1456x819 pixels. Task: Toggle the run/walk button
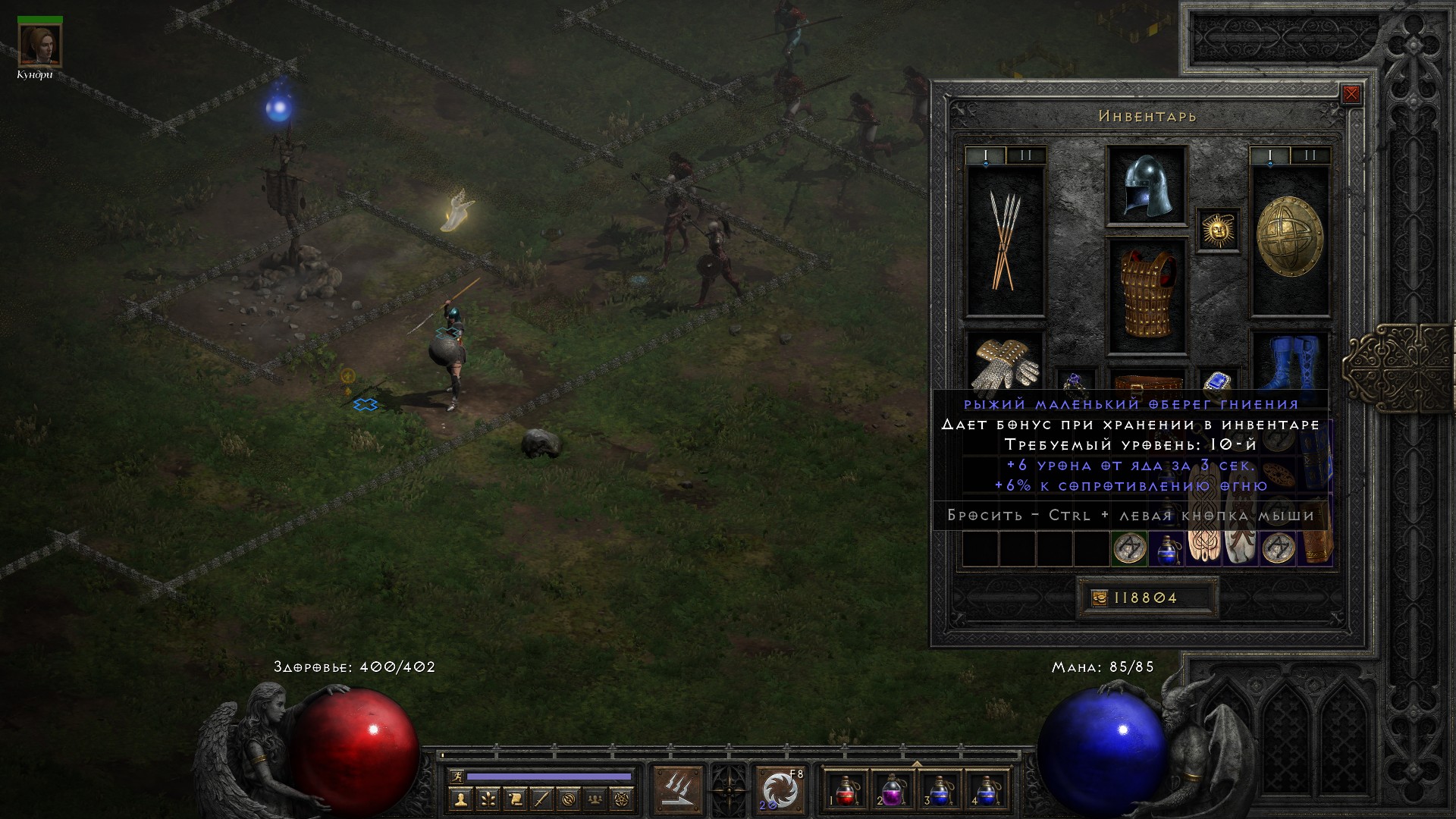[457, 777]
